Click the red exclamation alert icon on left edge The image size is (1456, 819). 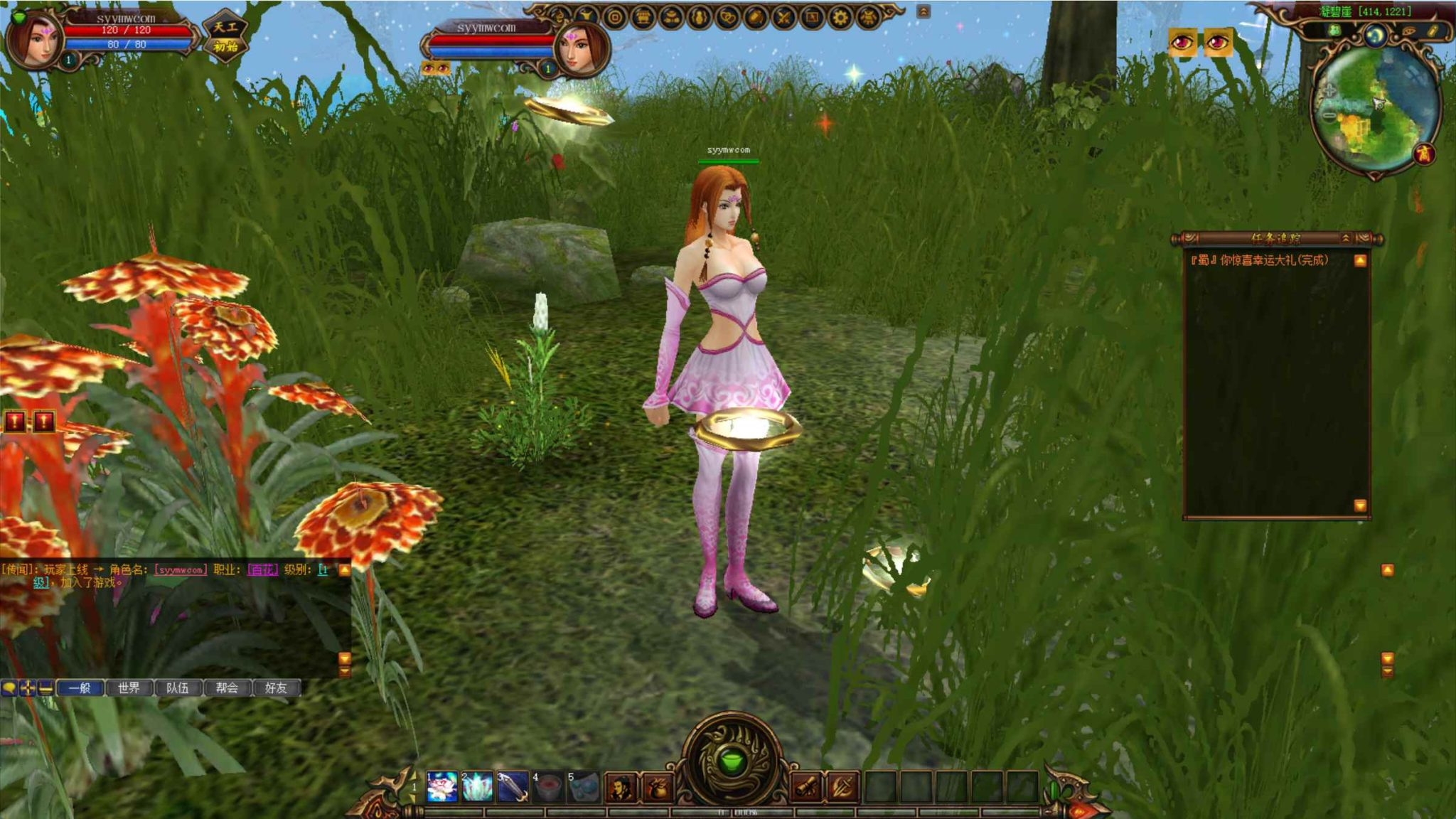(x=14, y=422)
